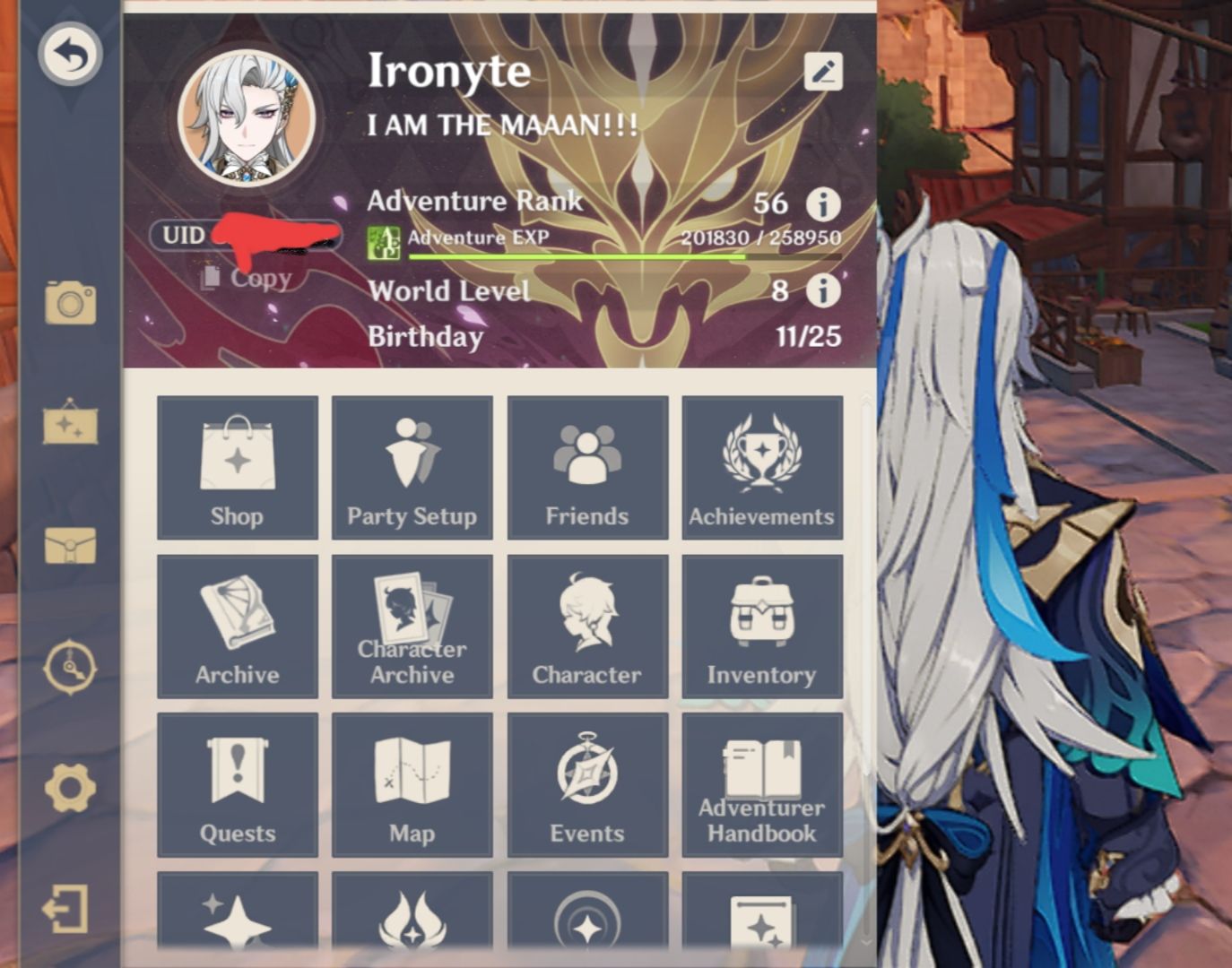The height and width of the screenshot is (968, 1232).
Task: Open the Character screen
Action: tap(586, 626)
